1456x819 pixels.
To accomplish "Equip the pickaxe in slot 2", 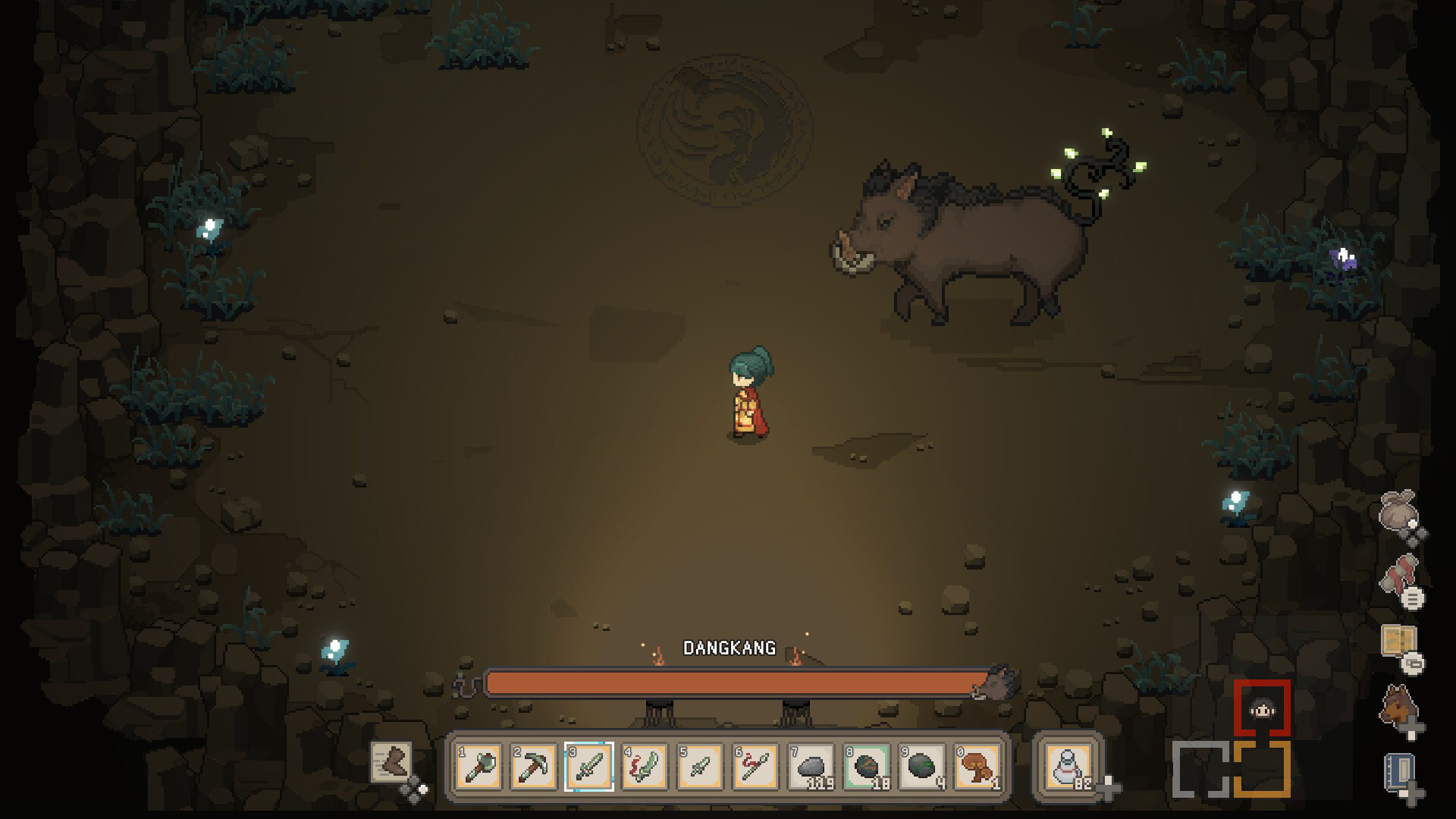I will tap(534, 766).
